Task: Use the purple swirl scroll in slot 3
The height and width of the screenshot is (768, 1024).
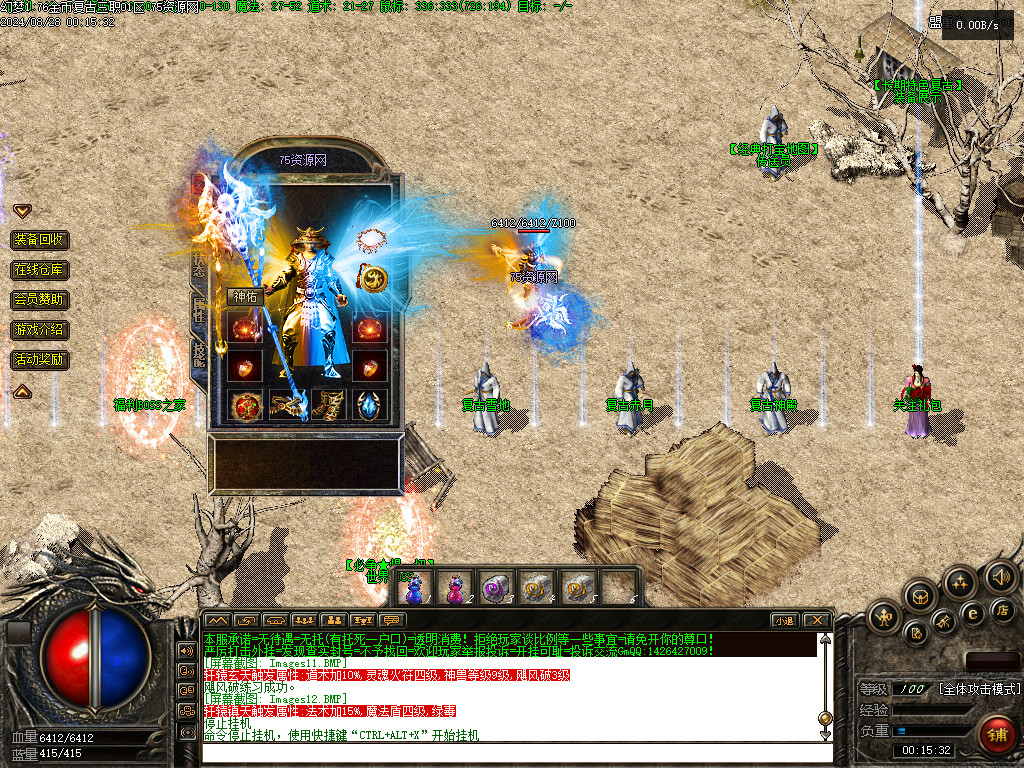Action: pyautogui.click(x=495, y=587)
